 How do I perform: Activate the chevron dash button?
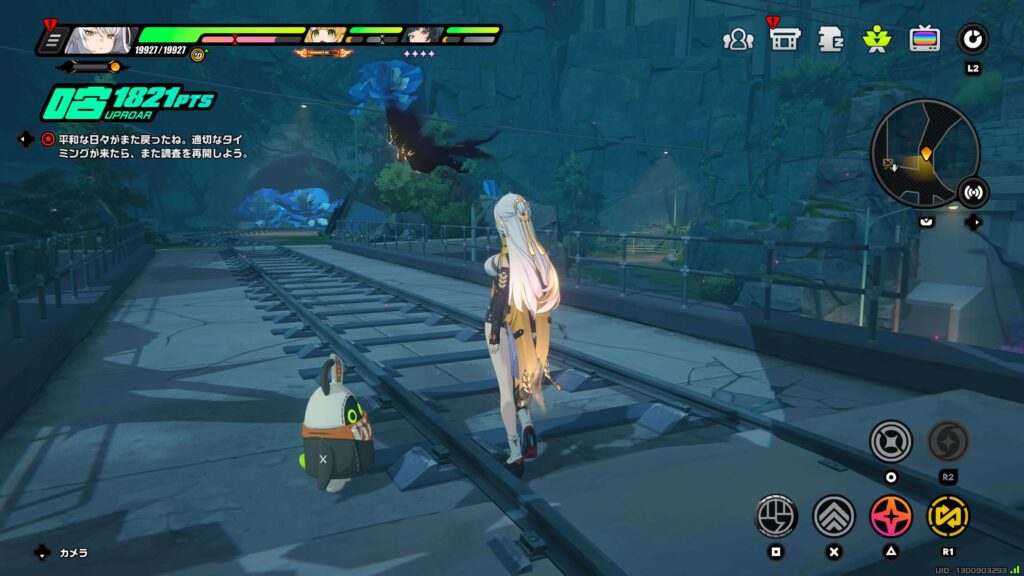(x=833, y=515)
